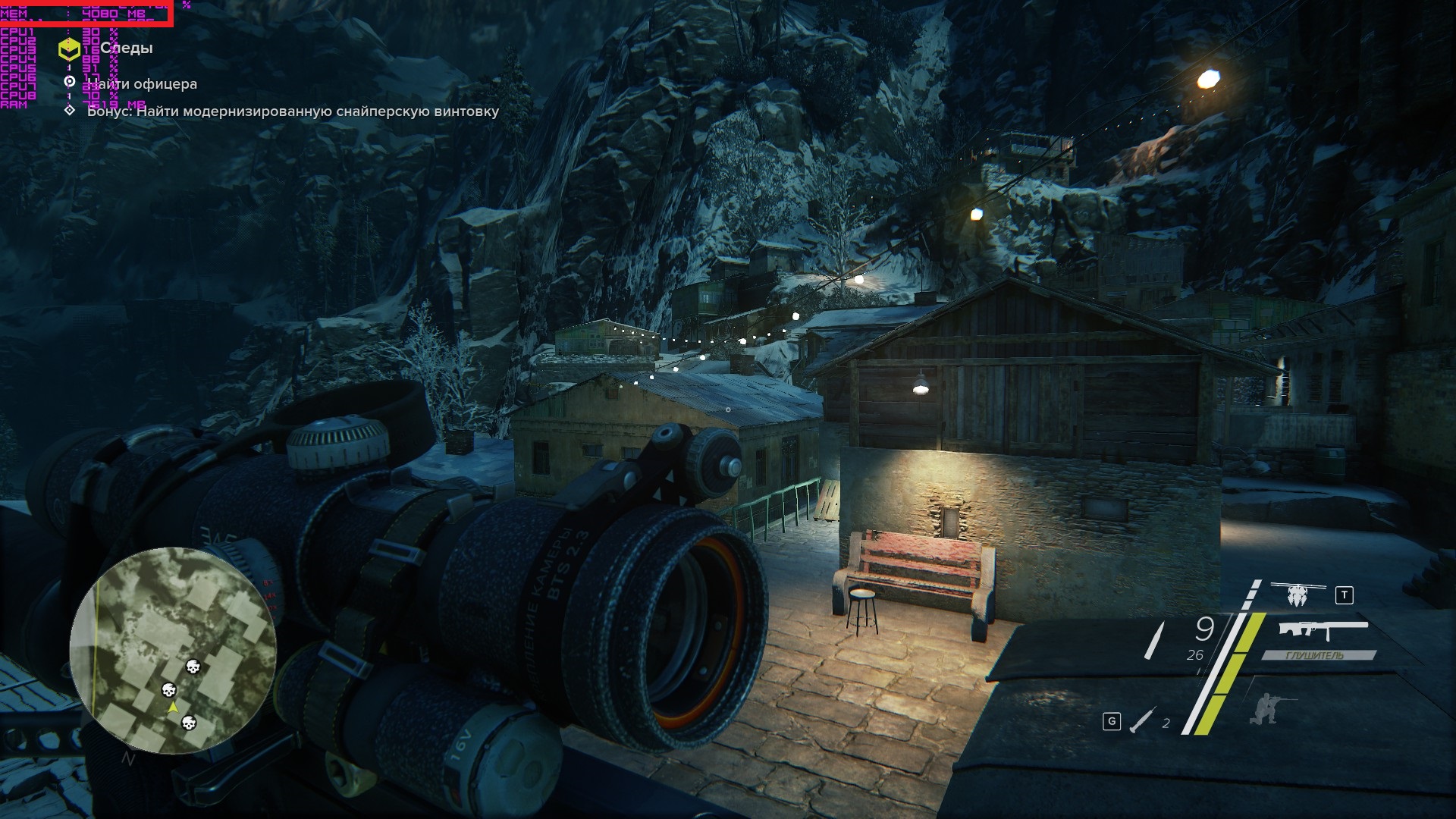
Task: Select the throwing knife gadget icon
Action: 1143,720
